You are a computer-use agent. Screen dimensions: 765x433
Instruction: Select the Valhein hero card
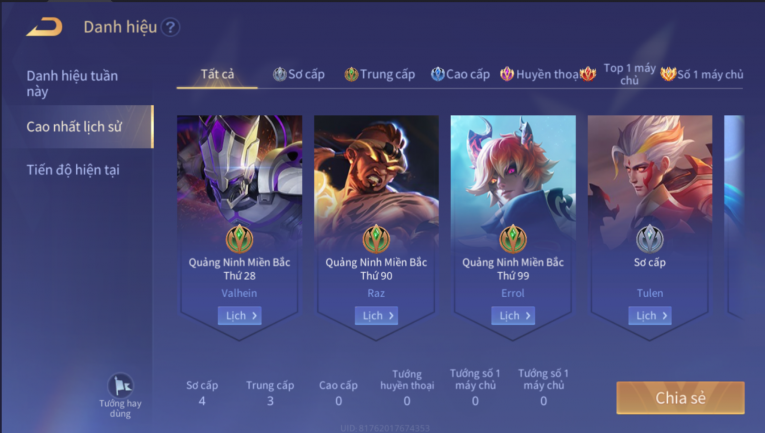(239, 200)
